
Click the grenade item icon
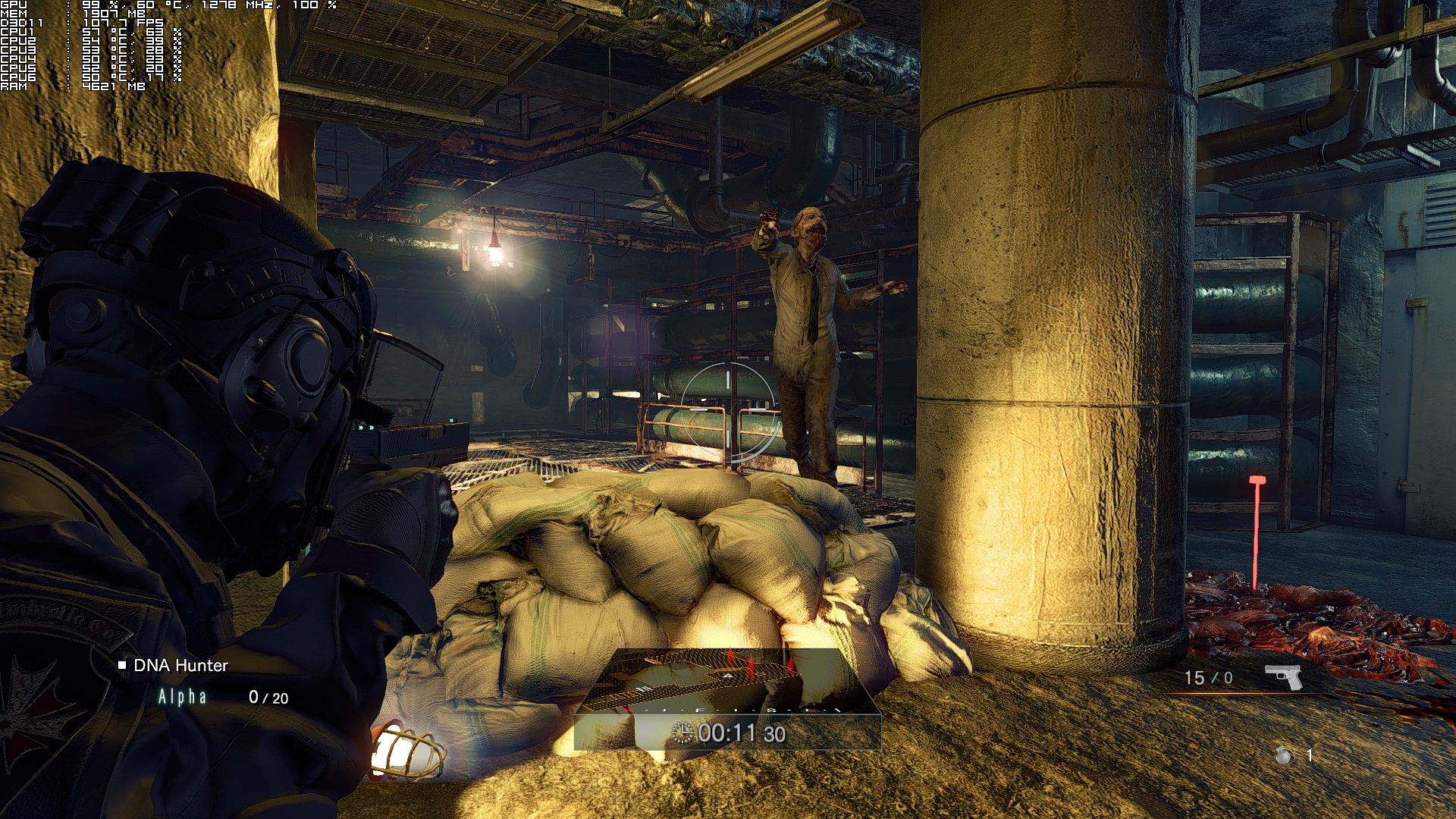[x=1284, y=755]
